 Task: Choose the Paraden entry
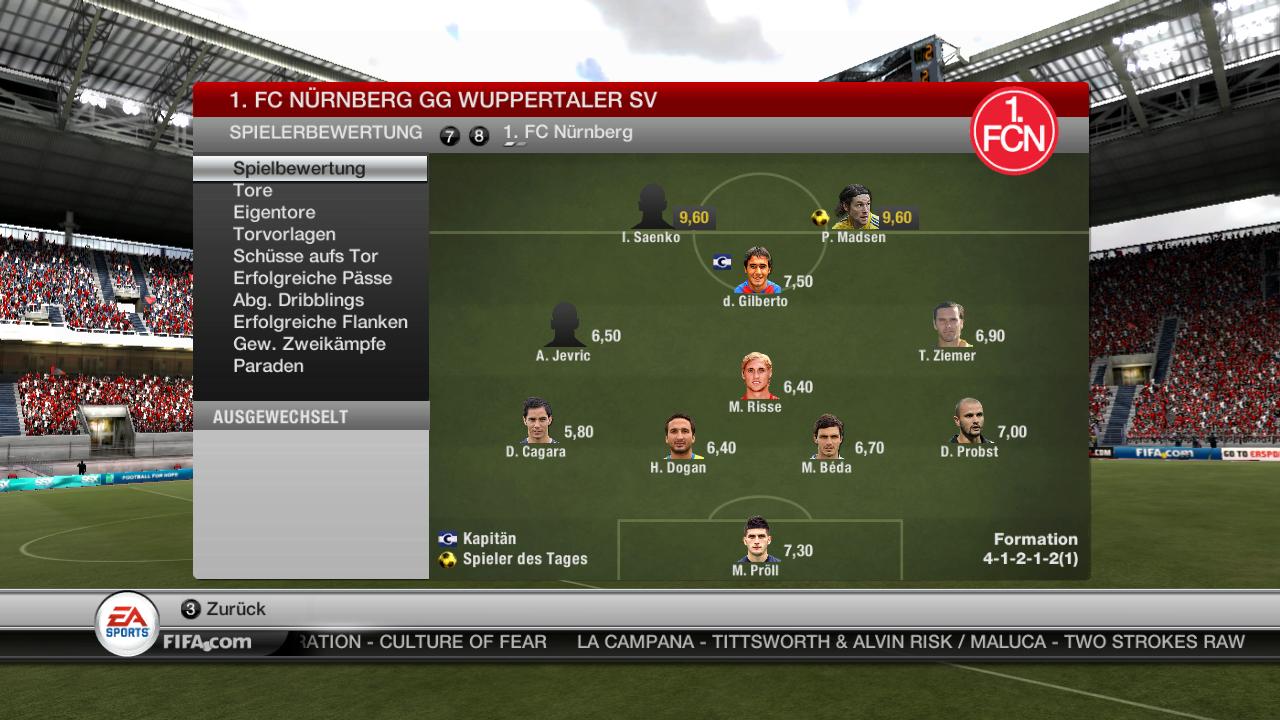268,366
